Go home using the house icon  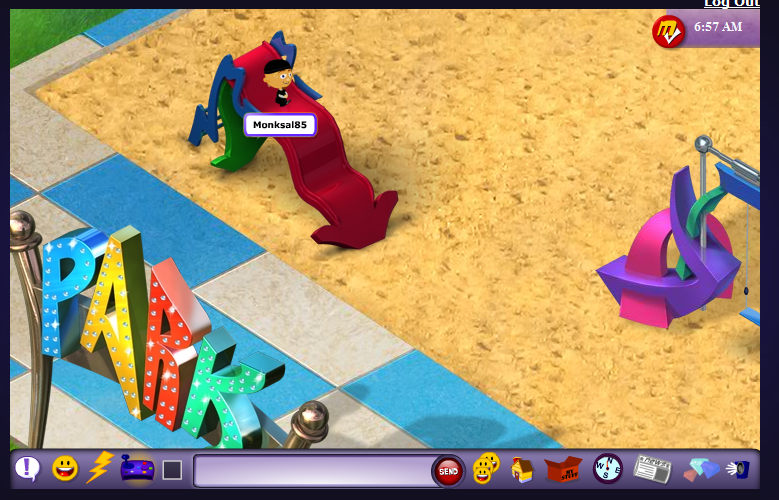click(522, 469)
